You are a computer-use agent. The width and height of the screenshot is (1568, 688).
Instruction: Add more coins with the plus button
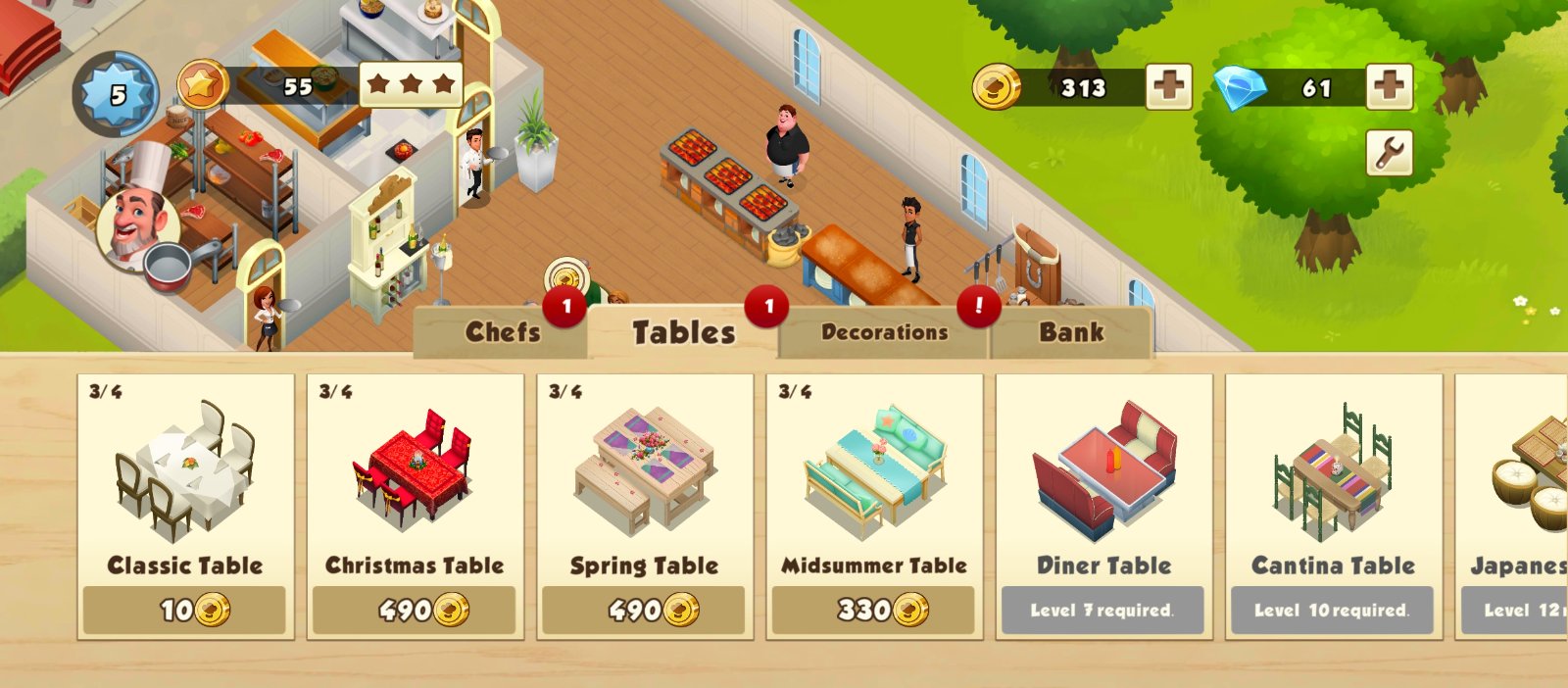[x=1169, y=87]
